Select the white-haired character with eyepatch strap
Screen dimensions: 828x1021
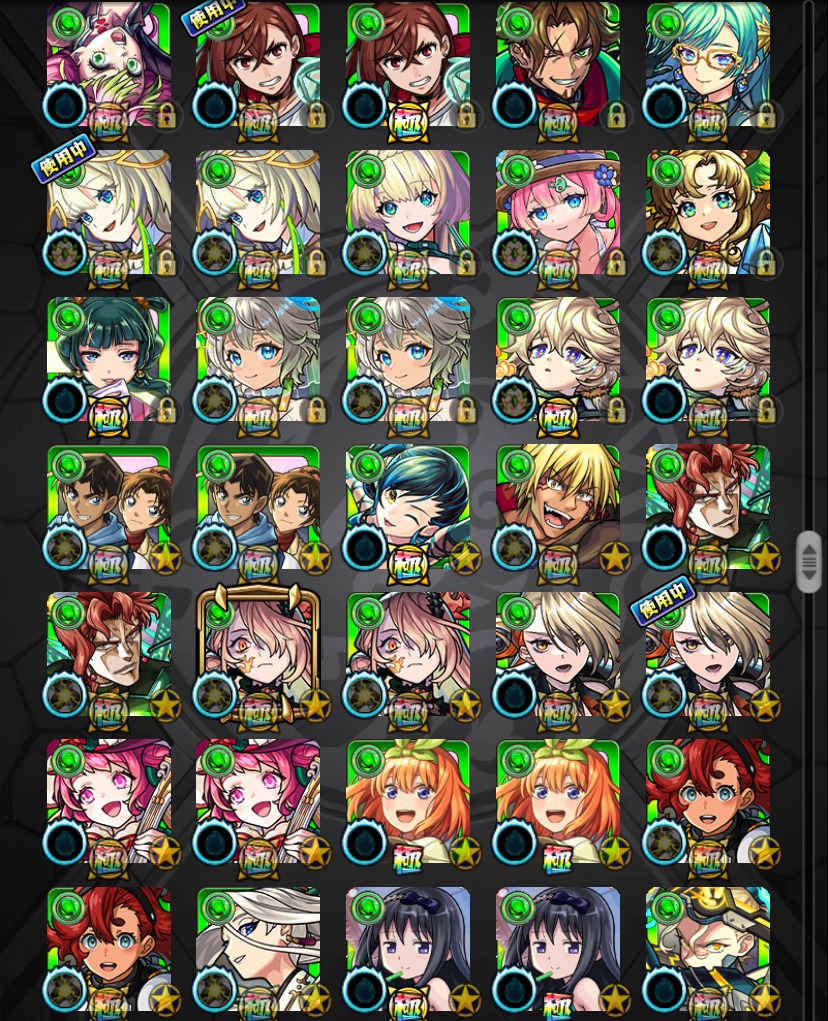coord(258,948)
